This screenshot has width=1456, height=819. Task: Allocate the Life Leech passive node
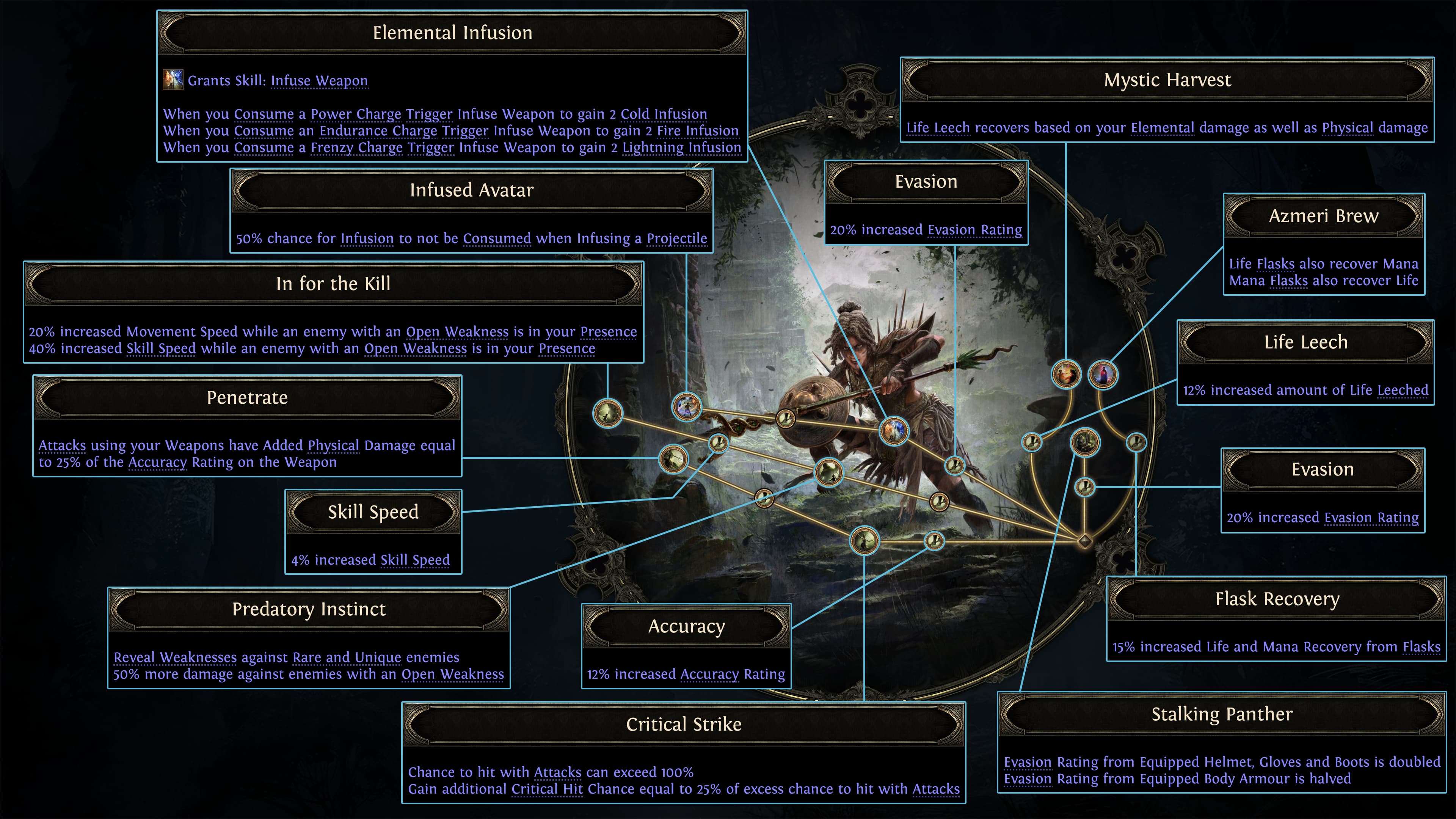click(x=1032, y=443)
